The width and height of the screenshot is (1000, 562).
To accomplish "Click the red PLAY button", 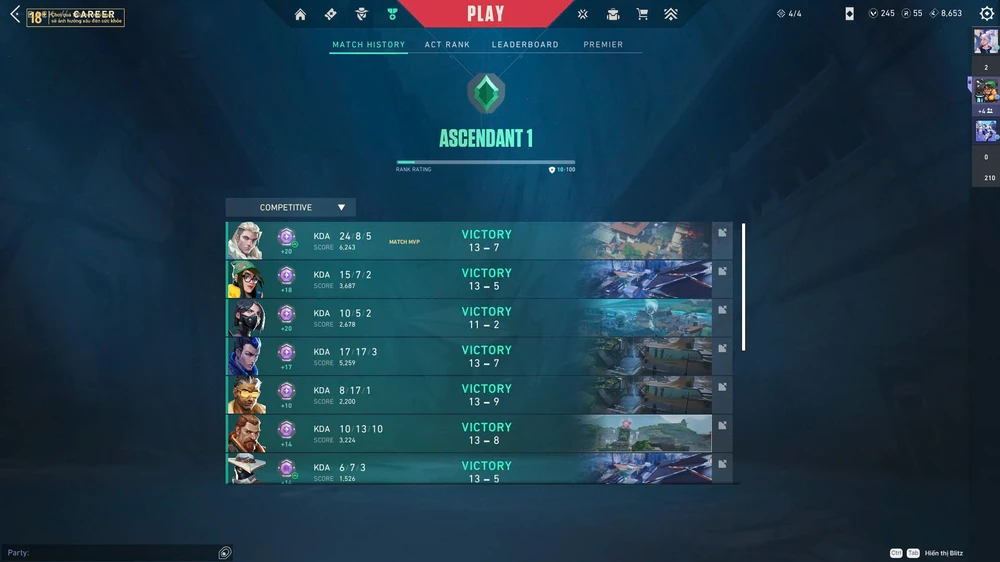I will [x=486, y=14].
